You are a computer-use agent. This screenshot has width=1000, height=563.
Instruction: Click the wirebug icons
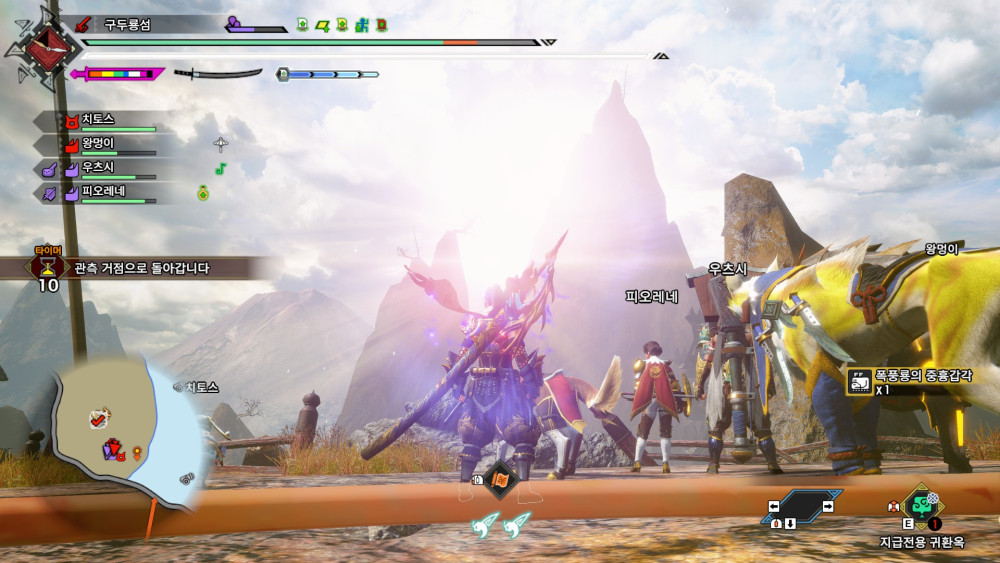[x=502, y=525]
